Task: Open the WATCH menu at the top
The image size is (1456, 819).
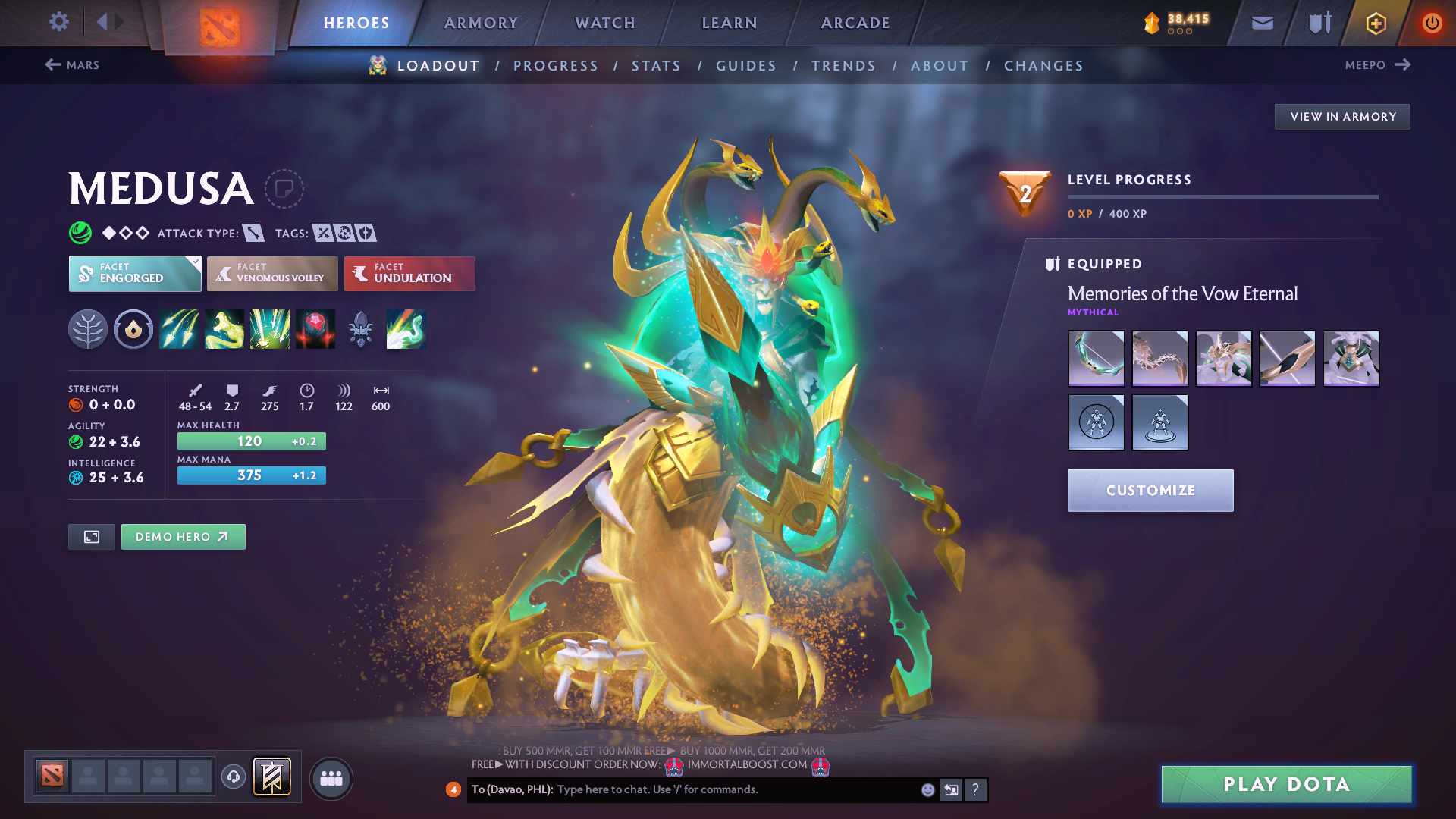Action: [604, 23]
